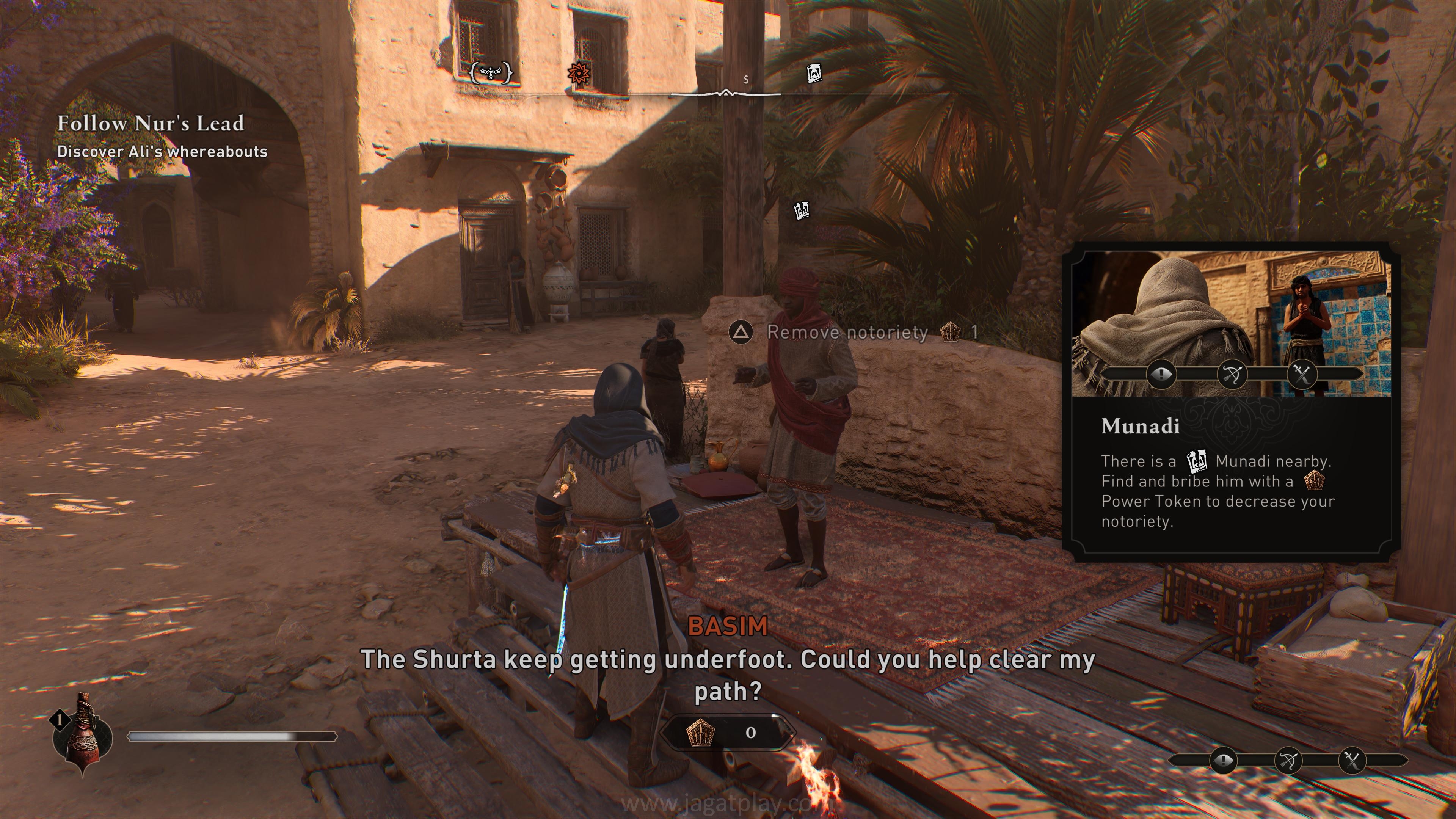1456x819 pixels.
Task: Select the Munadi marker floating above the crier
Action: pyautogui.click(x=802, y=210)
